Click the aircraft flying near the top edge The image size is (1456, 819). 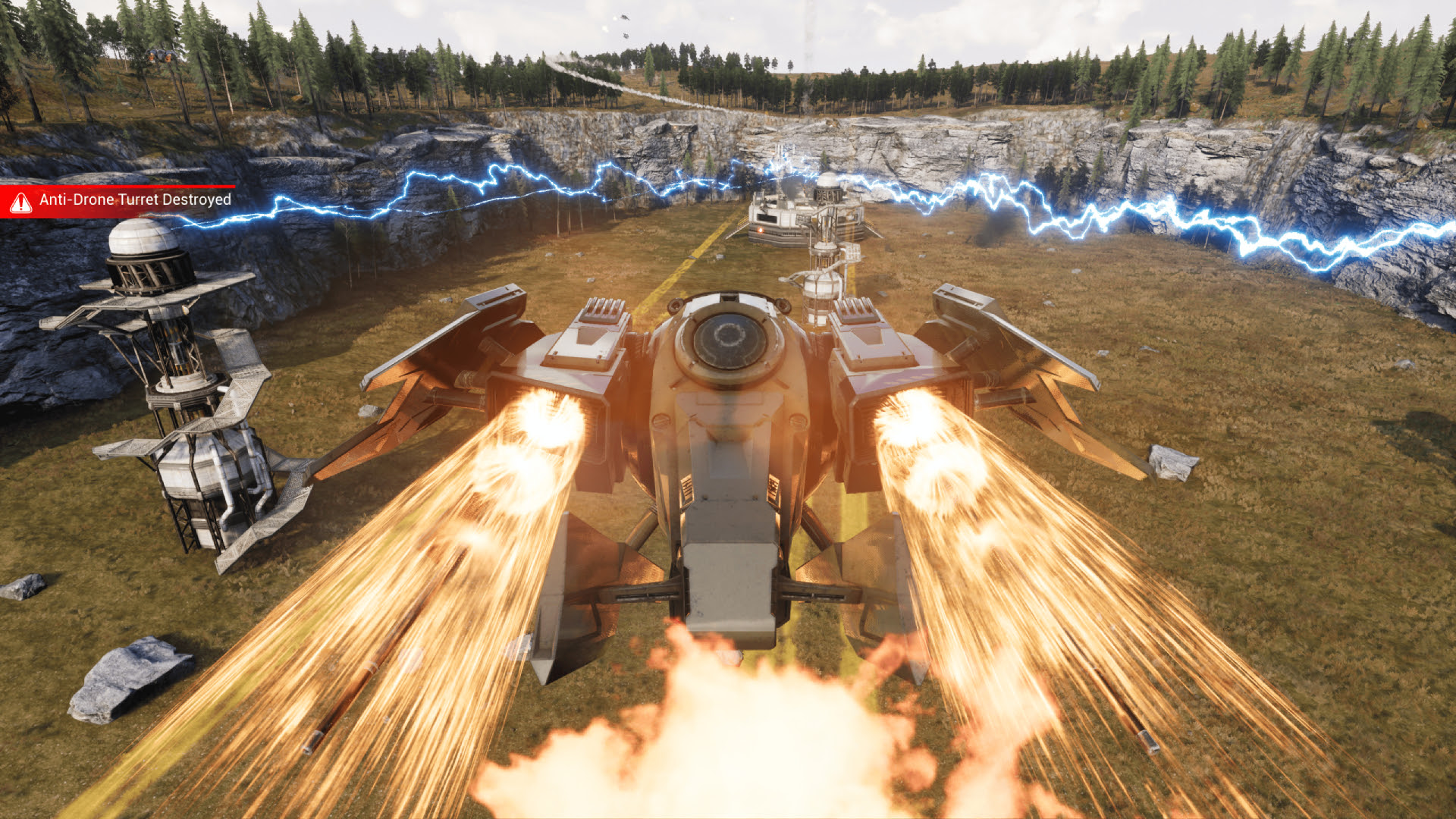click(625, 17)
